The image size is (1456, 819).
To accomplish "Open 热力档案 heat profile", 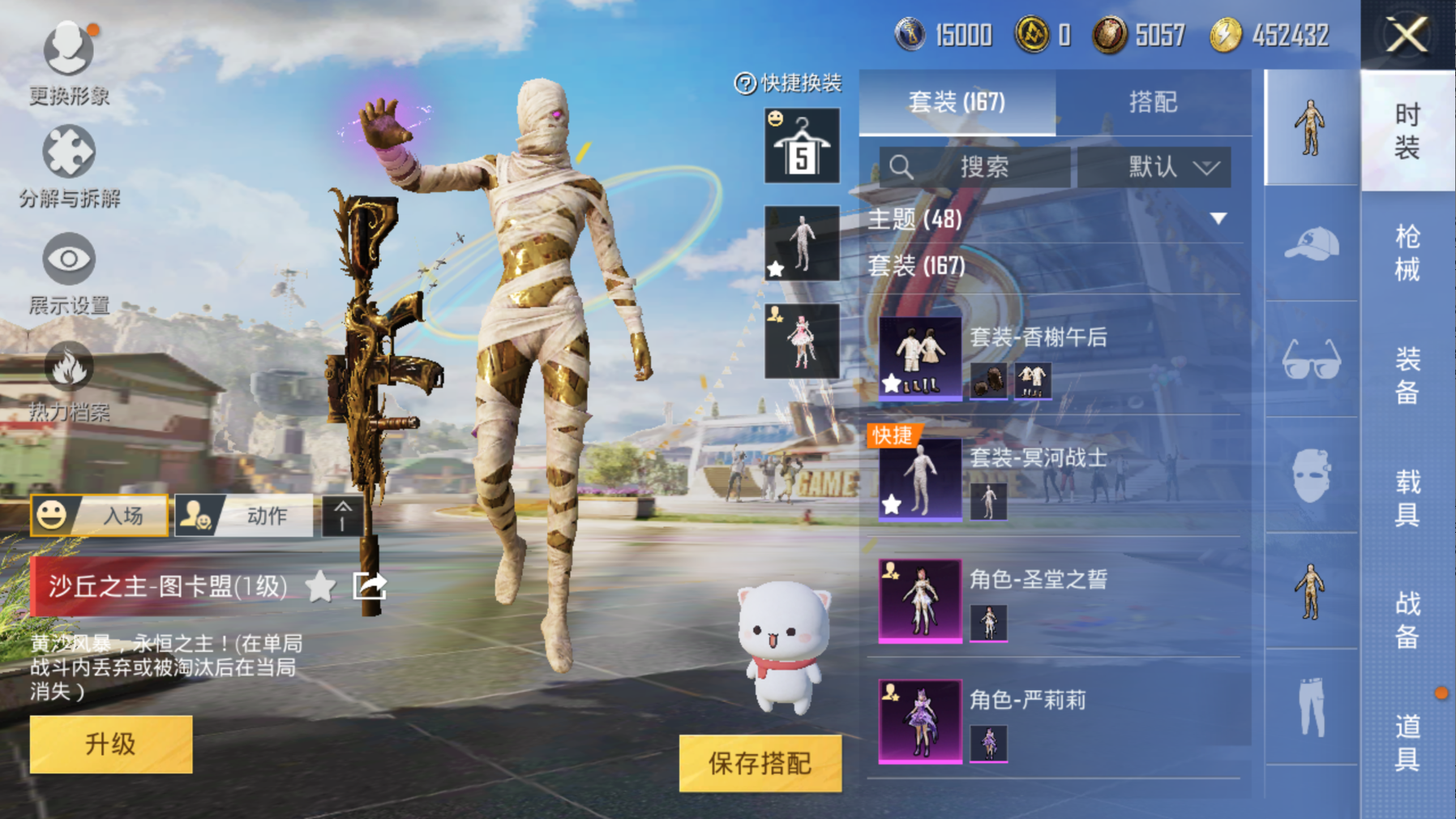I will [x=69, y=379].
